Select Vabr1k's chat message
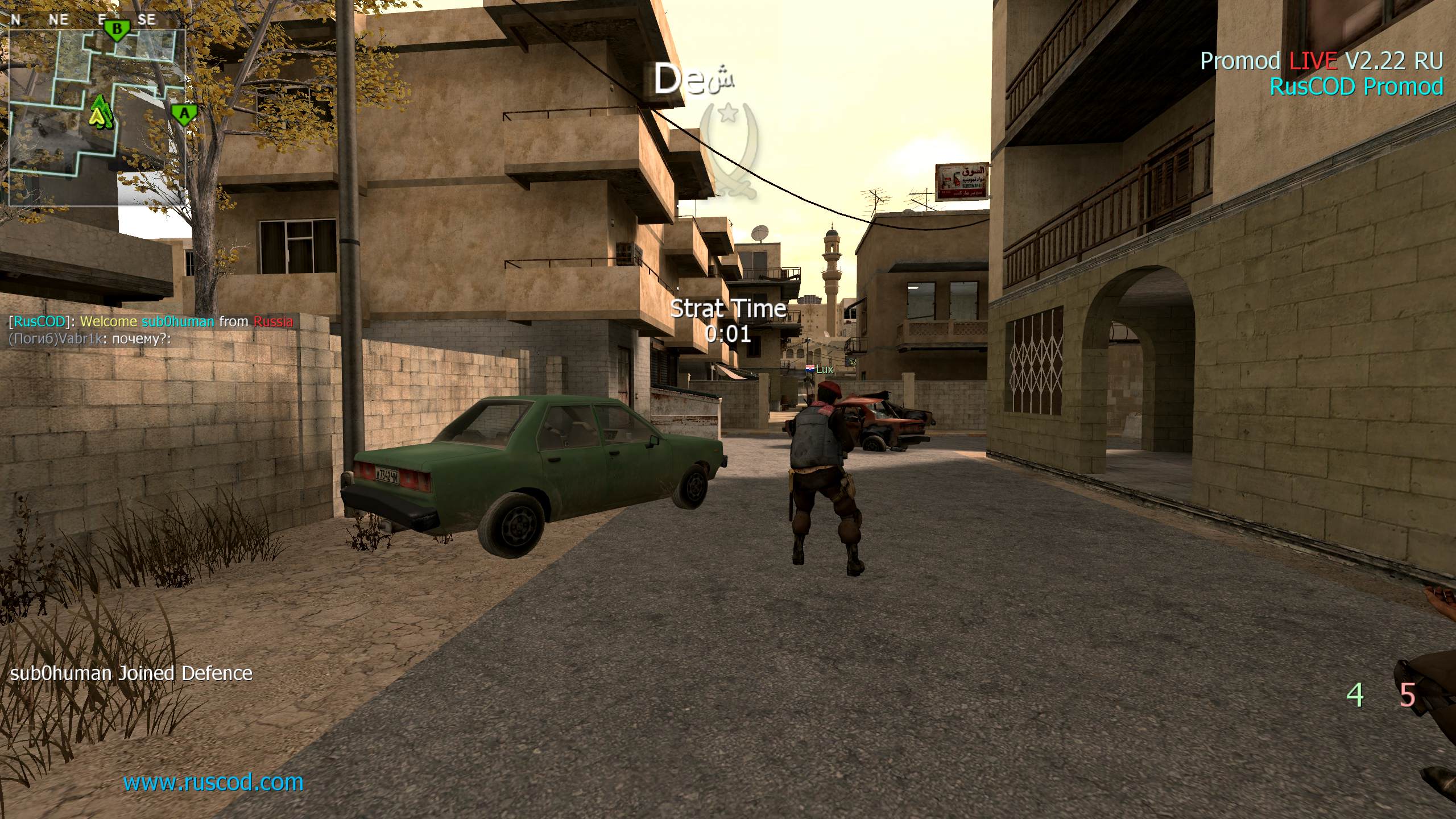Screen dimensions: 1456x819 pyautogui.click(x=90, y=340)
